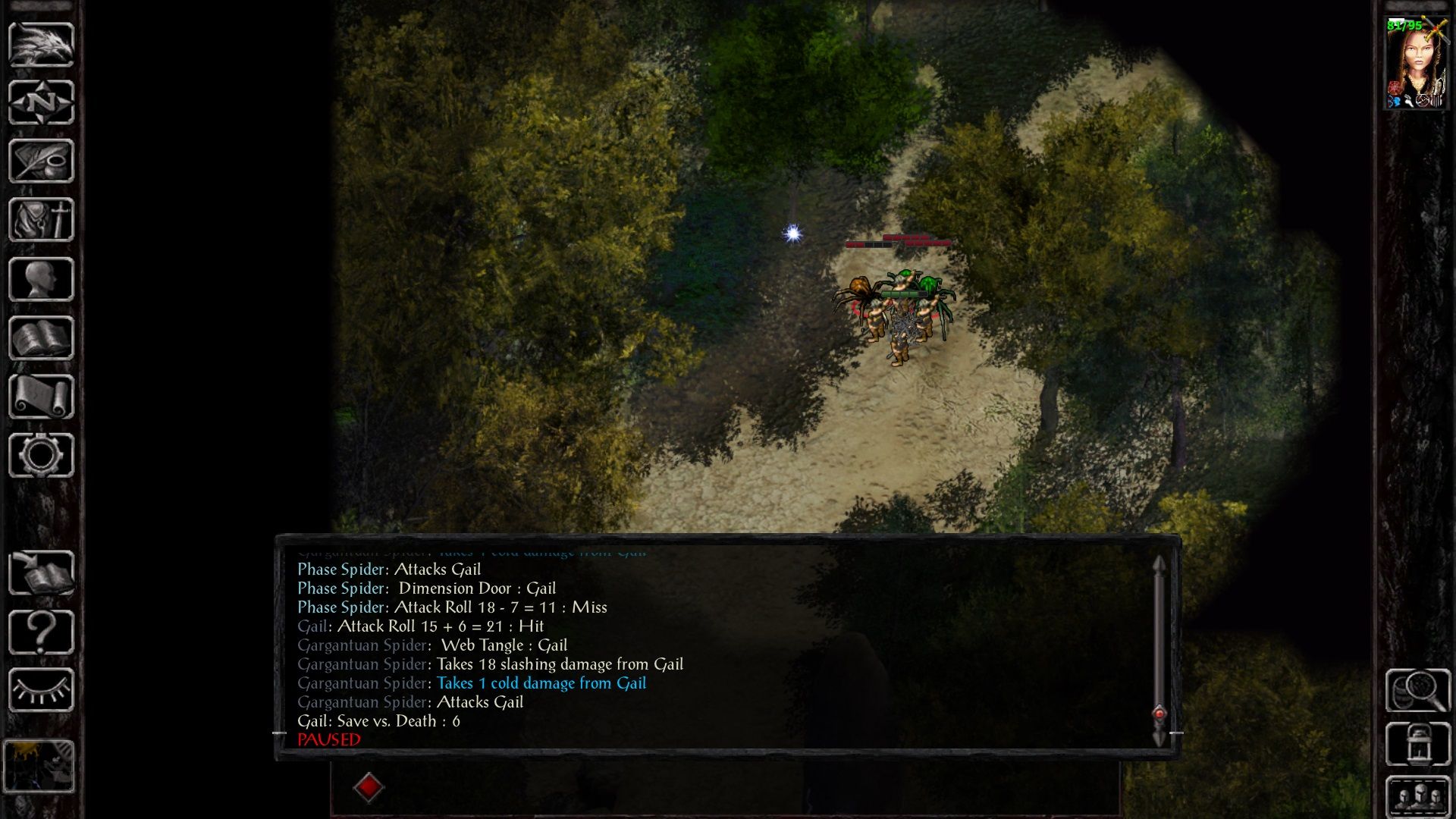Click the dragon head return-to-game button

[x=41, y=45]
